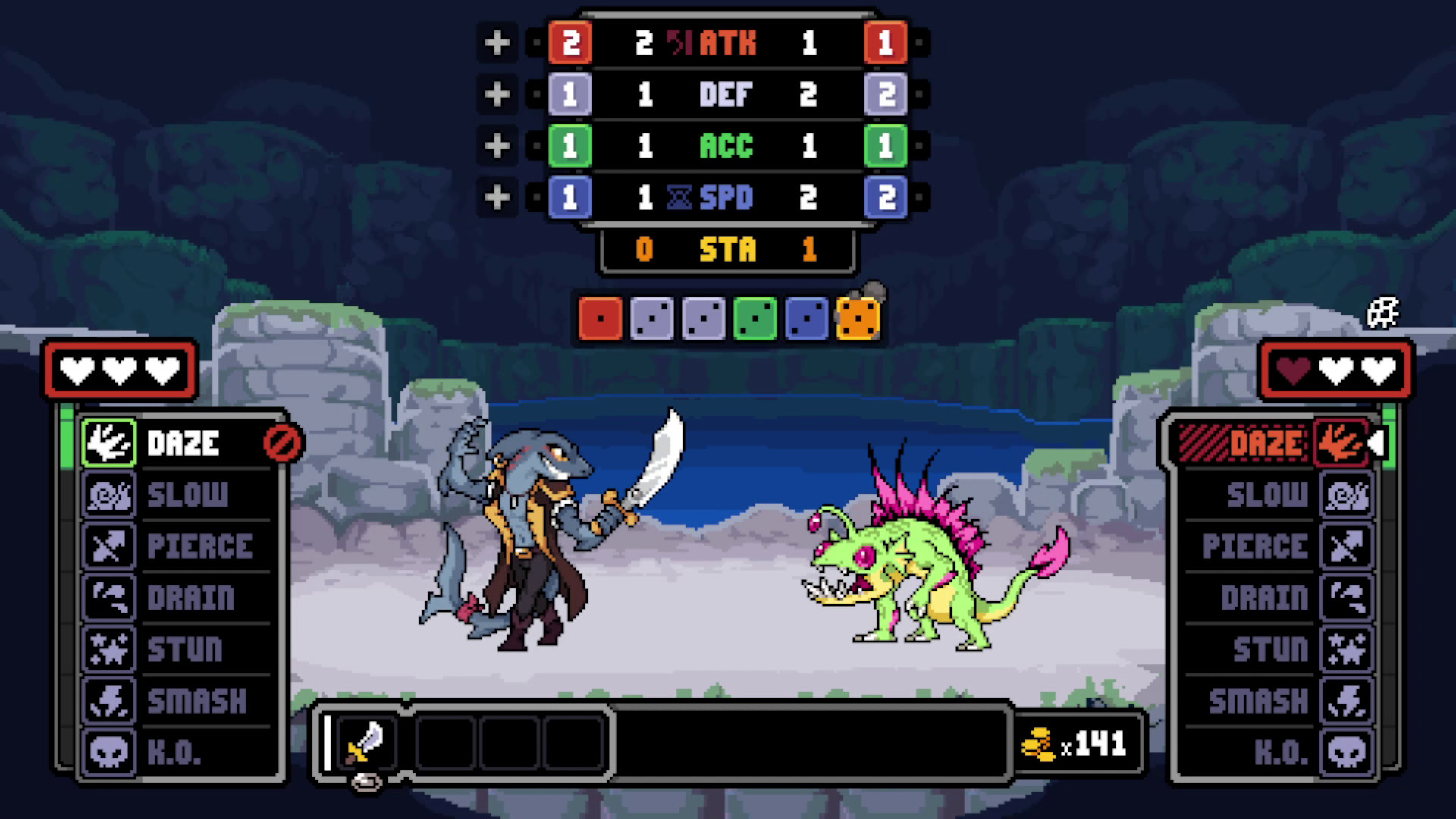Screen dimensions: 1456x819
Task: Click the red die on the far left of the dice row
Action: pyautogui.click(x=600, y=317)
